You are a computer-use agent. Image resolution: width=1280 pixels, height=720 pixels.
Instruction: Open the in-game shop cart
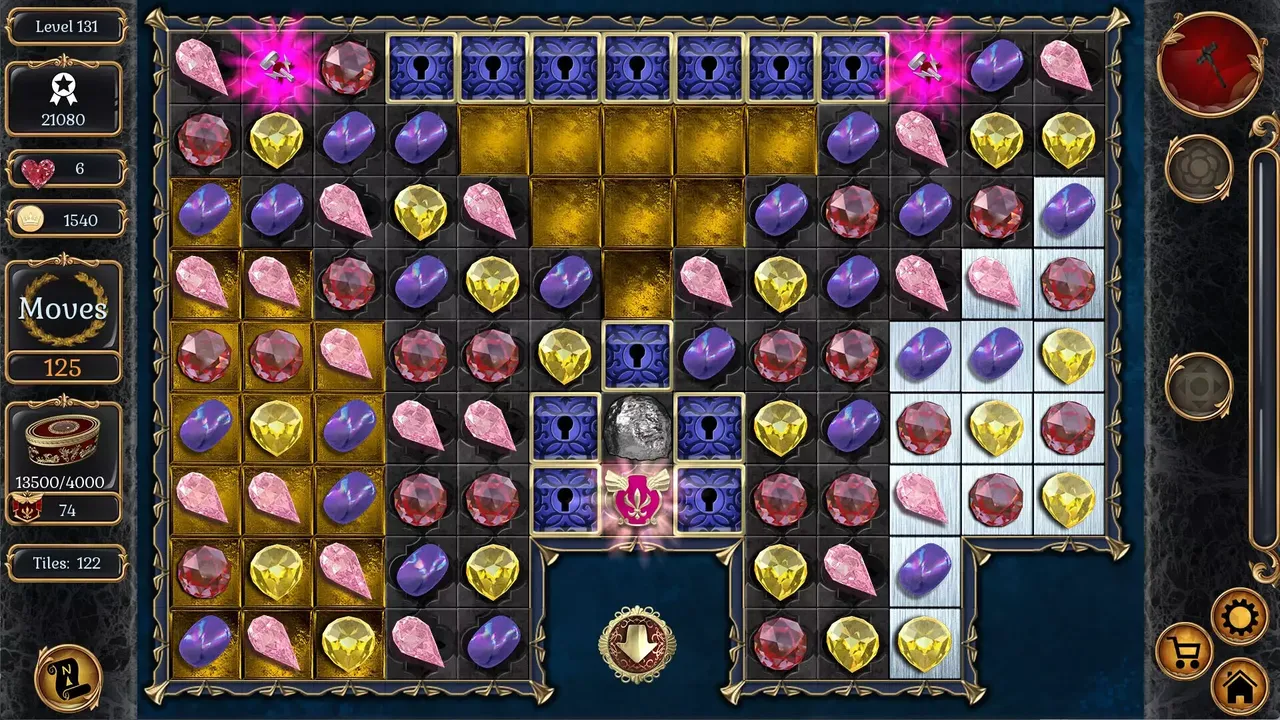(1186, 650)
